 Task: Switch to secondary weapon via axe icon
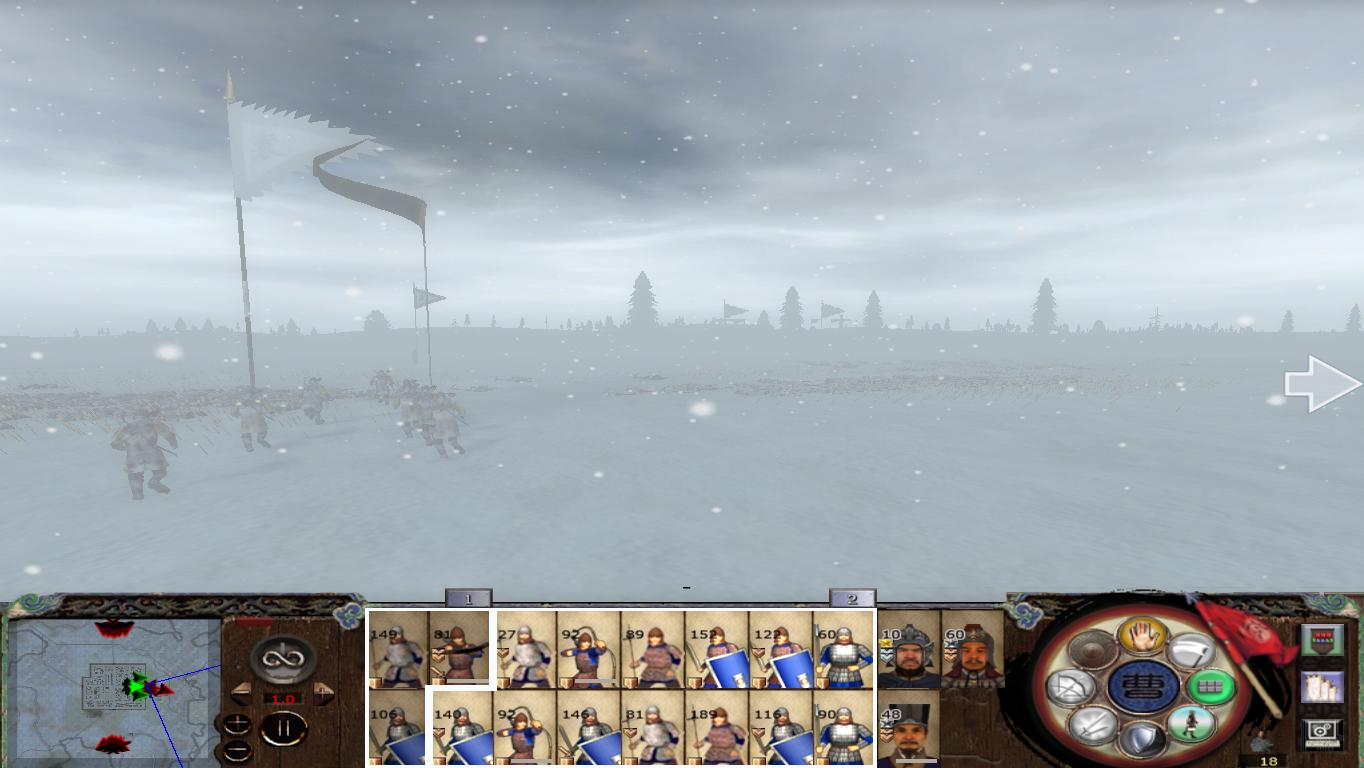coord(1193,652)
